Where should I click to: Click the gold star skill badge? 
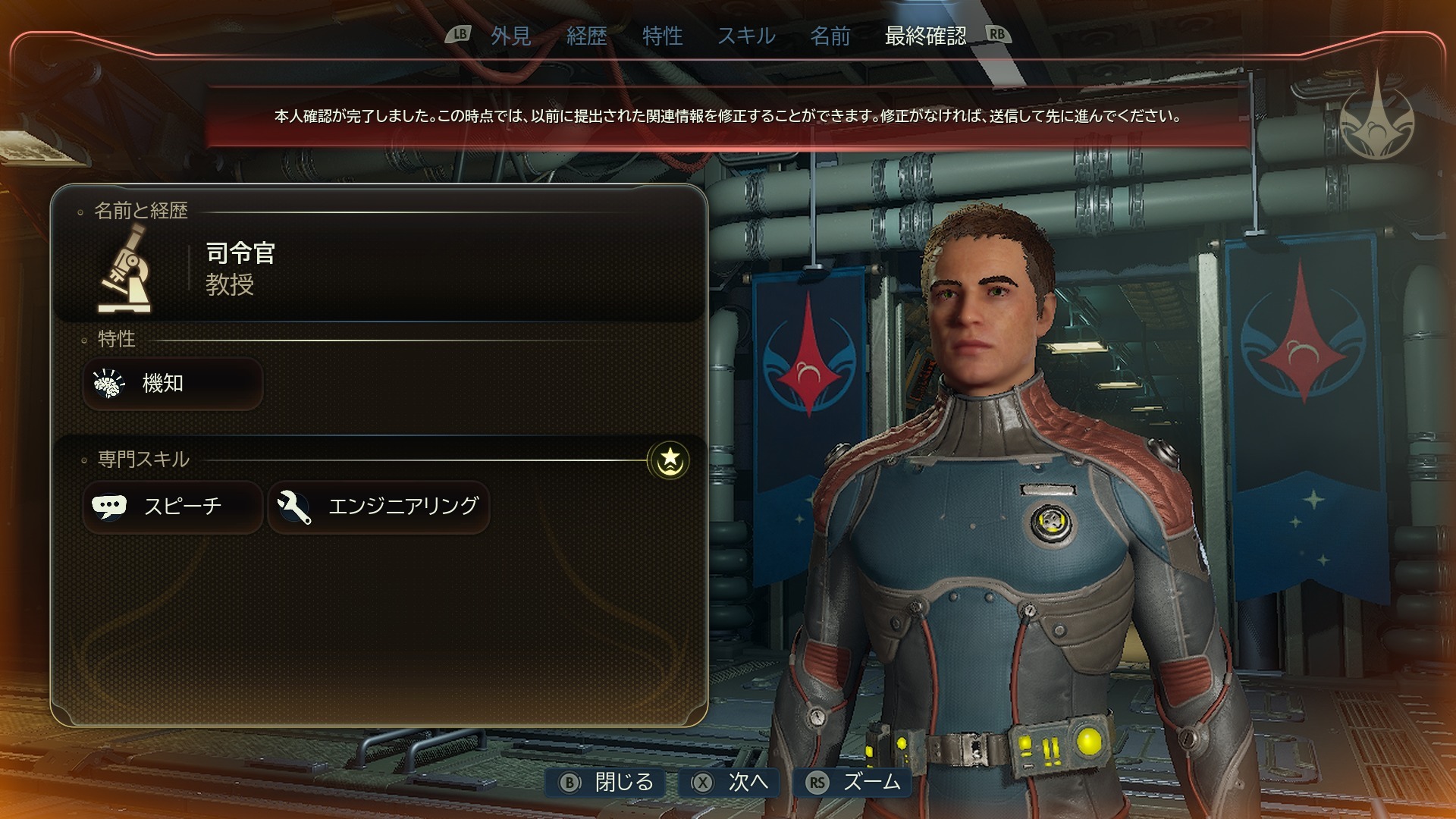[x=669, y=460]
